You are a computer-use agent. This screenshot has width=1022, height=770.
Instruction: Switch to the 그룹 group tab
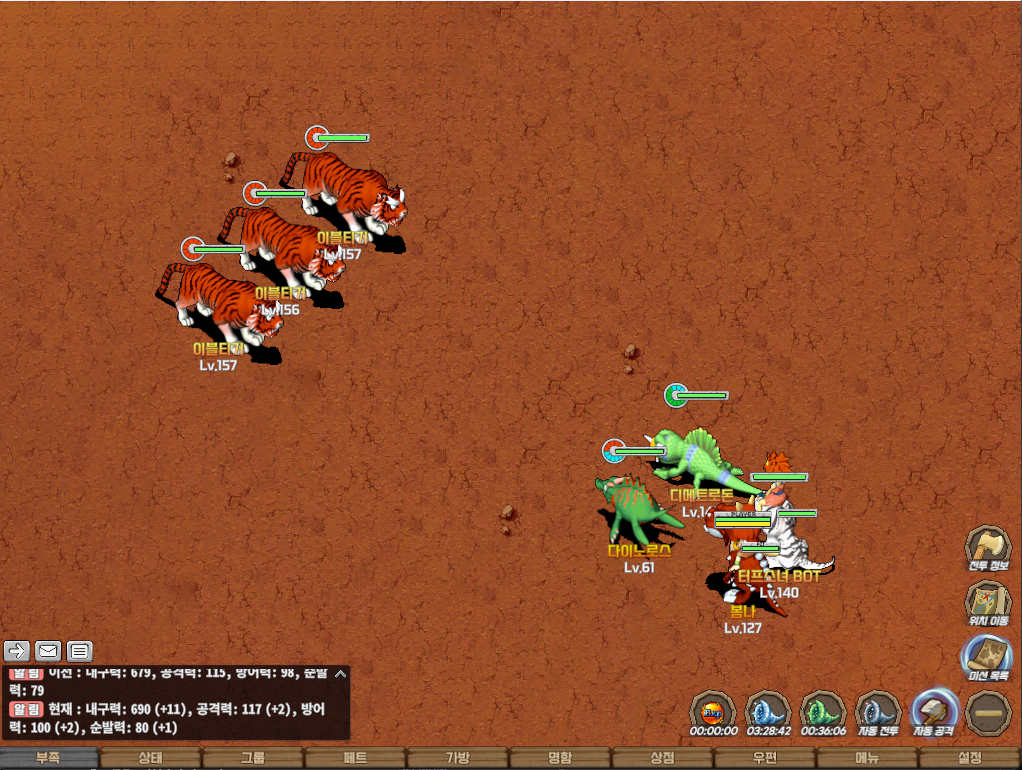click(253, 758)
